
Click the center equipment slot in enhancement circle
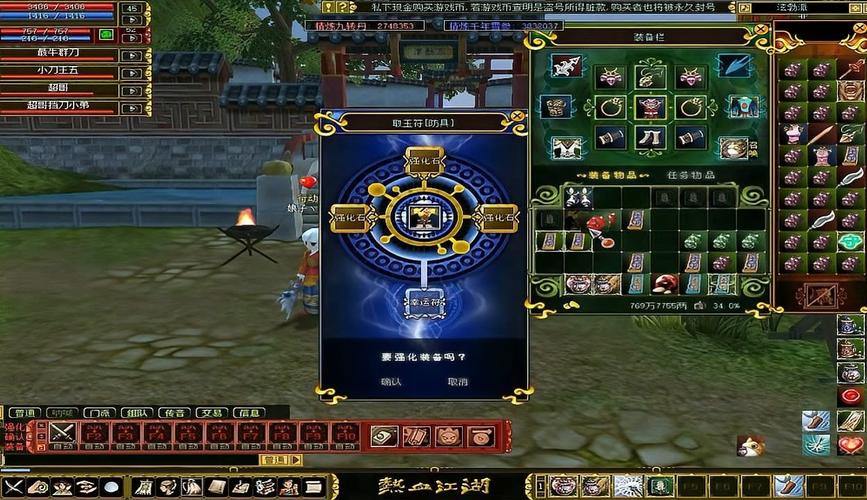(423, 216)
